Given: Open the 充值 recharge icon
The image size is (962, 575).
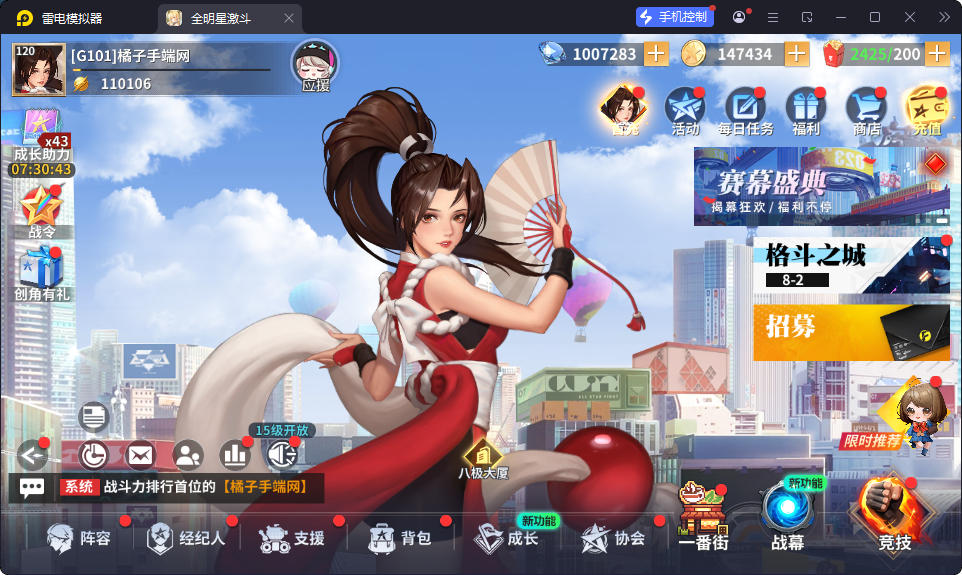Looking at the screenshot, I should (926, 110).
